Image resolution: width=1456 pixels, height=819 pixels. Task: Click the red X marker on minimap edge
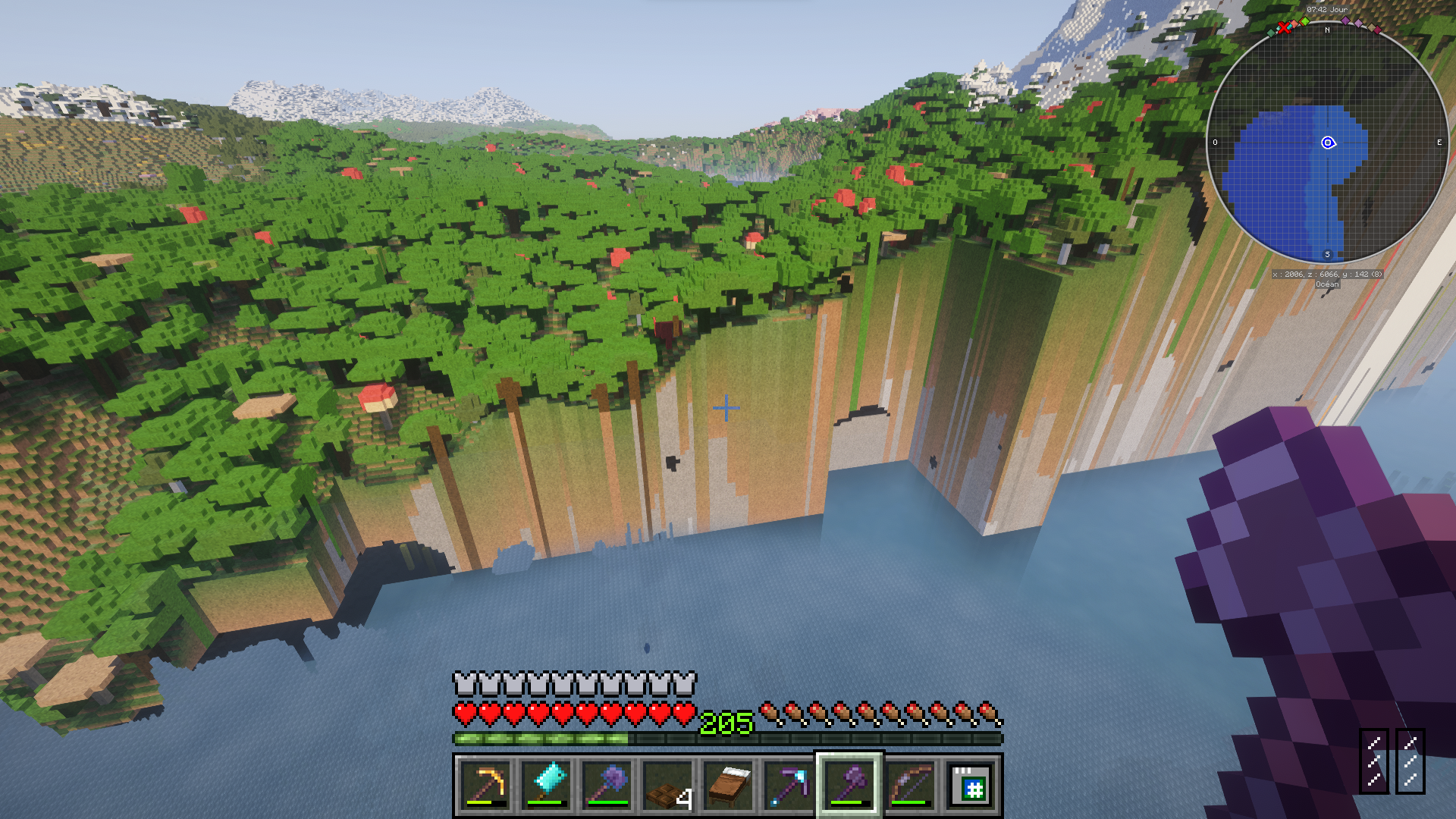click(1284, 28)
